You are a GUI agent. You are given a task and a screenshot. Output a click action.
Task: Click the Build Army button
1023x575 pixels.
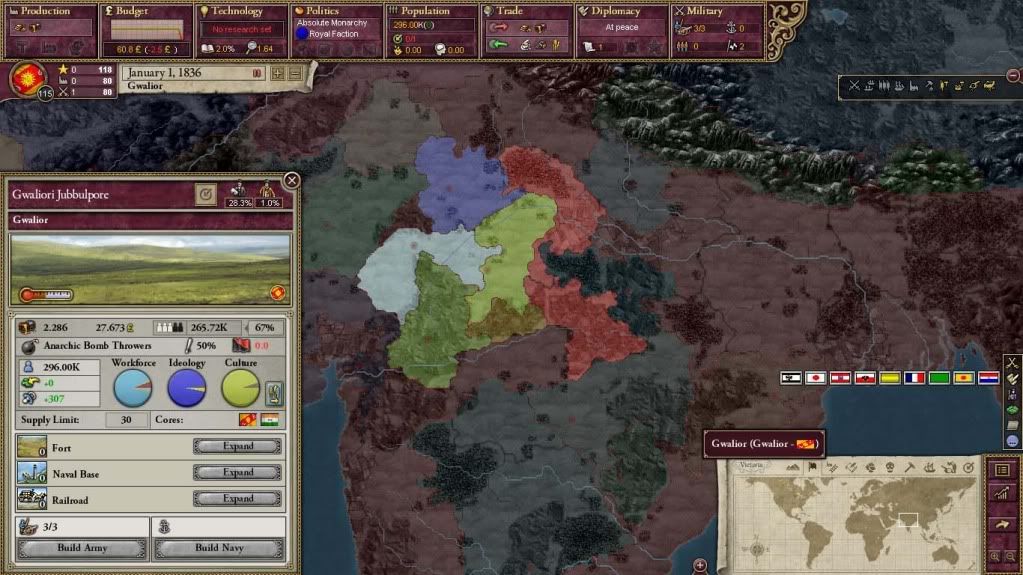[x=82, y=548]
